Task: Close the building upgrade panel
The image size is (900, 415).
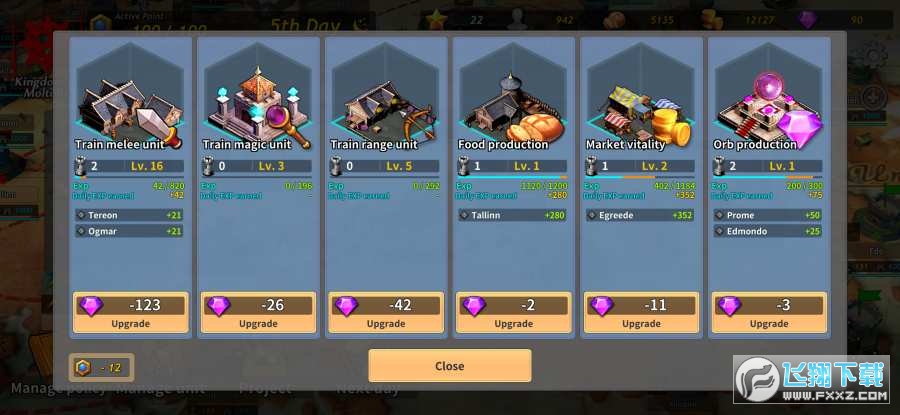Action: click(x=449, y=366)
